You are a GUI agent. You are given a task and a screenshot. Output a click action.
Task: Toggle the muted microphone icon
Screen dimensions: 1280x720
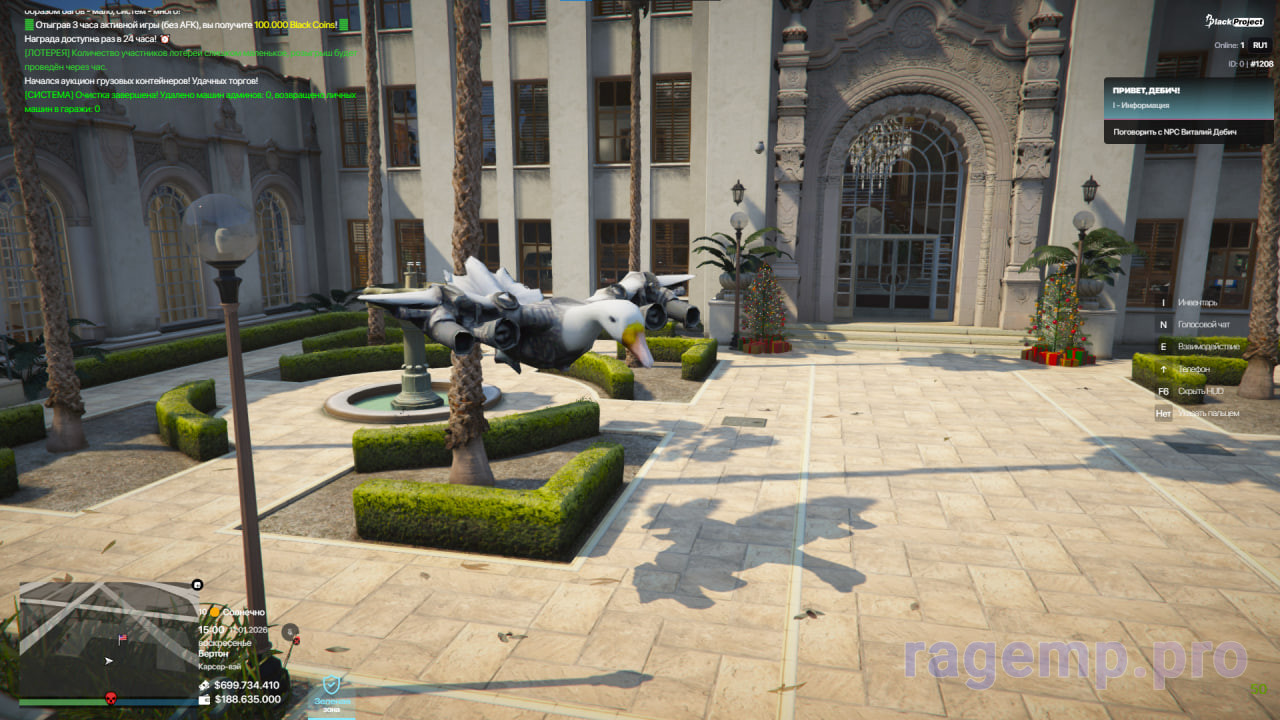(x=290, y=631)
